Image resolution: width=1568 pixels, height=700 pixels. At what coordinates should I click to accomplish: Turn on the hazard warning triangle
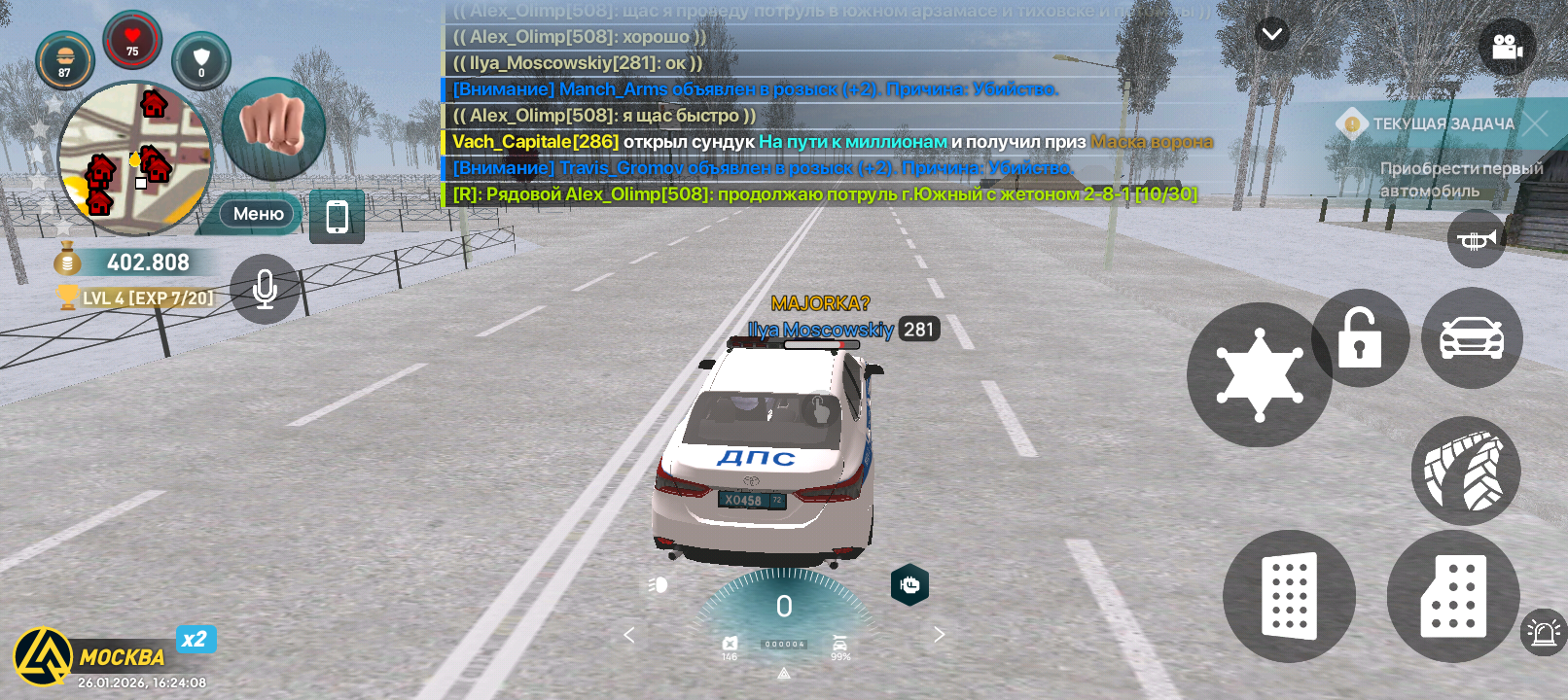(784, 673)
